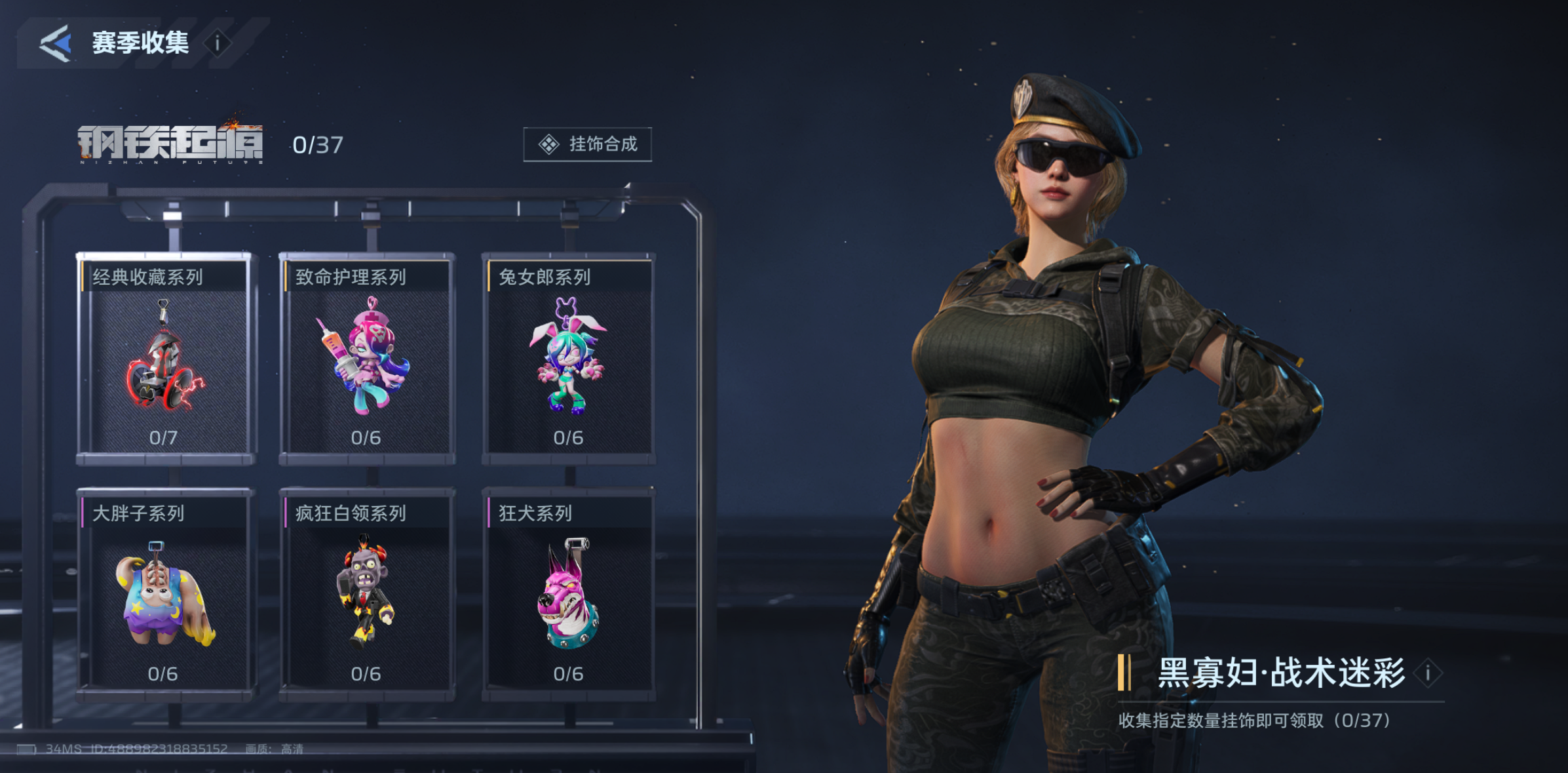Viewport: 1568px width, 773px height.
Task: Open info icon beside 赛季收集 title
Action: point(218,43)
